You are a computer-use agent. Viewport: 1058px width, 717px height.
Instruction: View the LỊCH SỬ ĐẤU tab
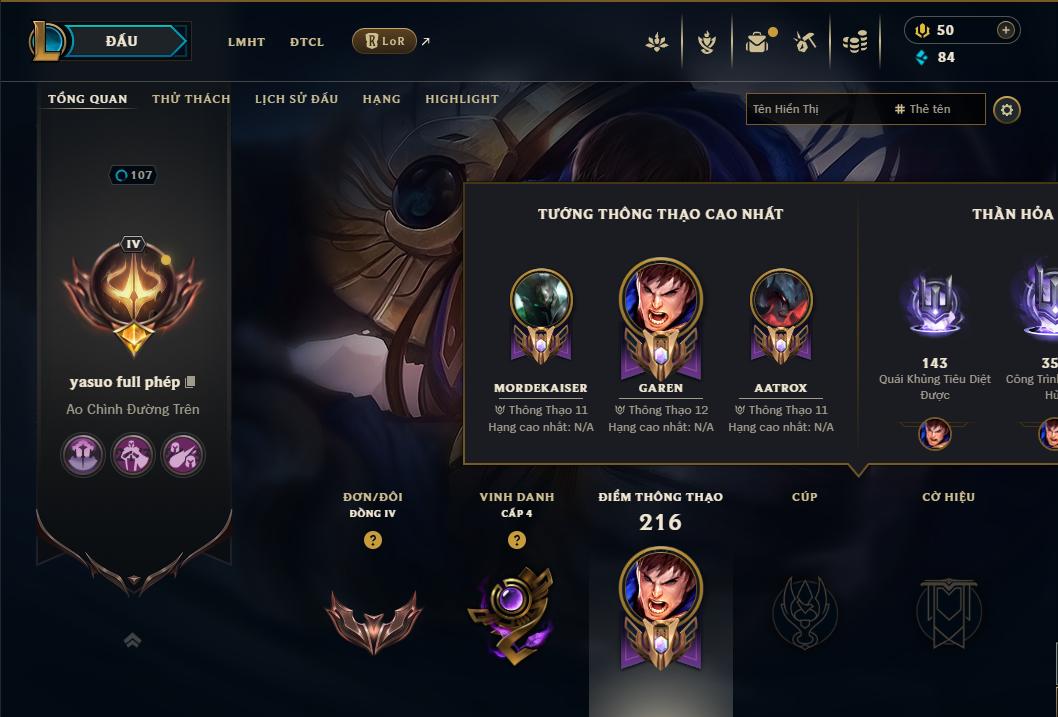coord(296,99)
